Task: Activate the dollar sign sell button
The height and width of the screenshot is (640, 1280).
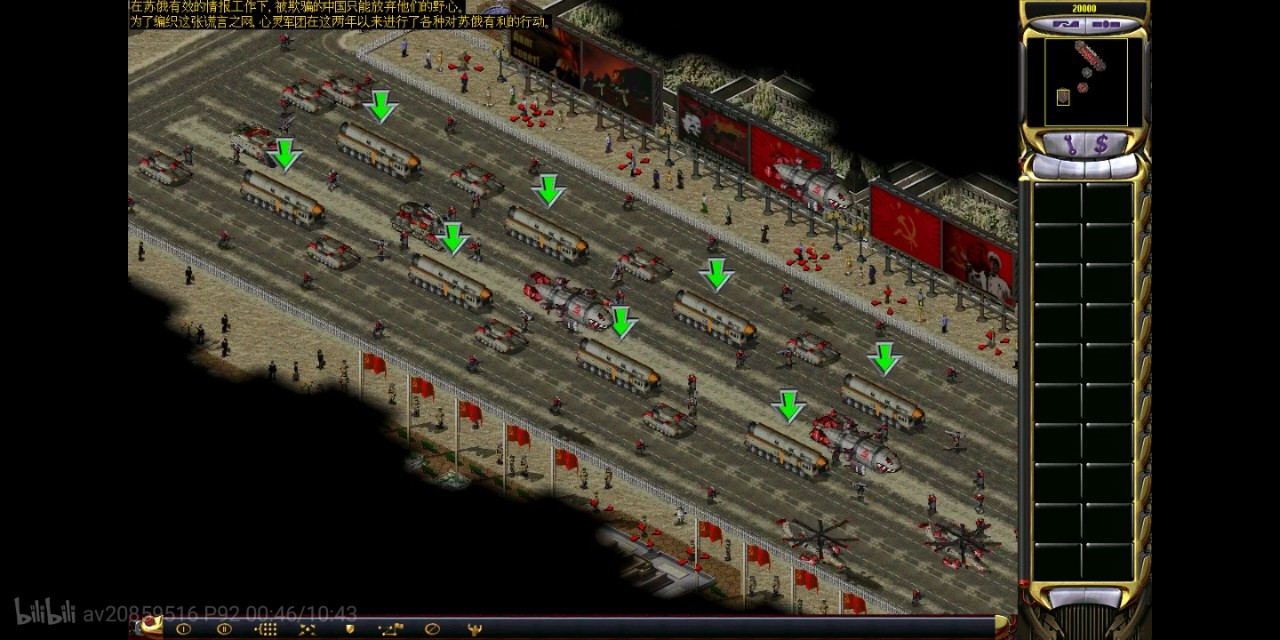Action: pos(1101,145)
